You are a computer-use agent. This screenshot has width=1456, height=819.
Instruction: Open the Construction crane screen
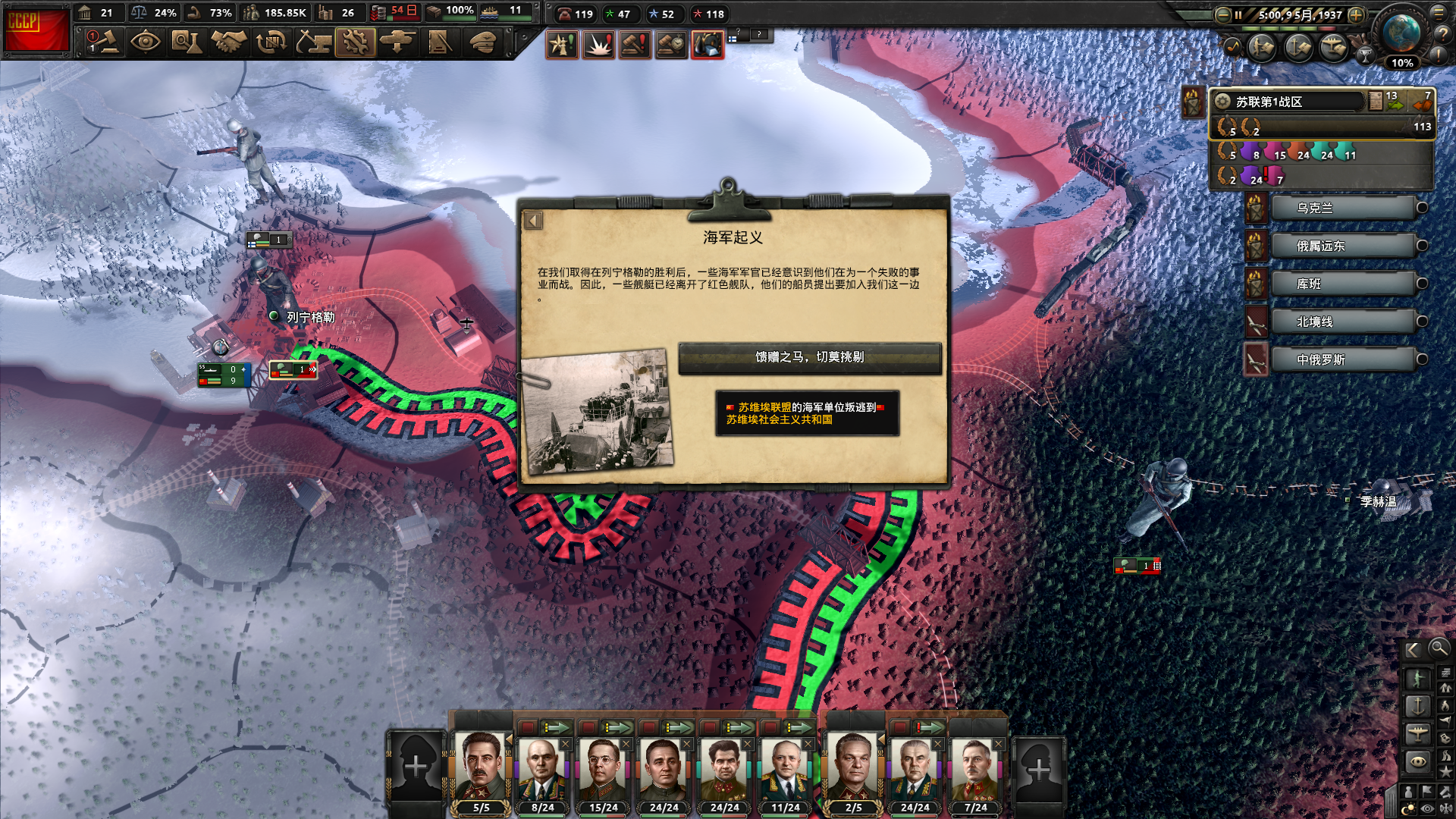[x=312, y=42]
